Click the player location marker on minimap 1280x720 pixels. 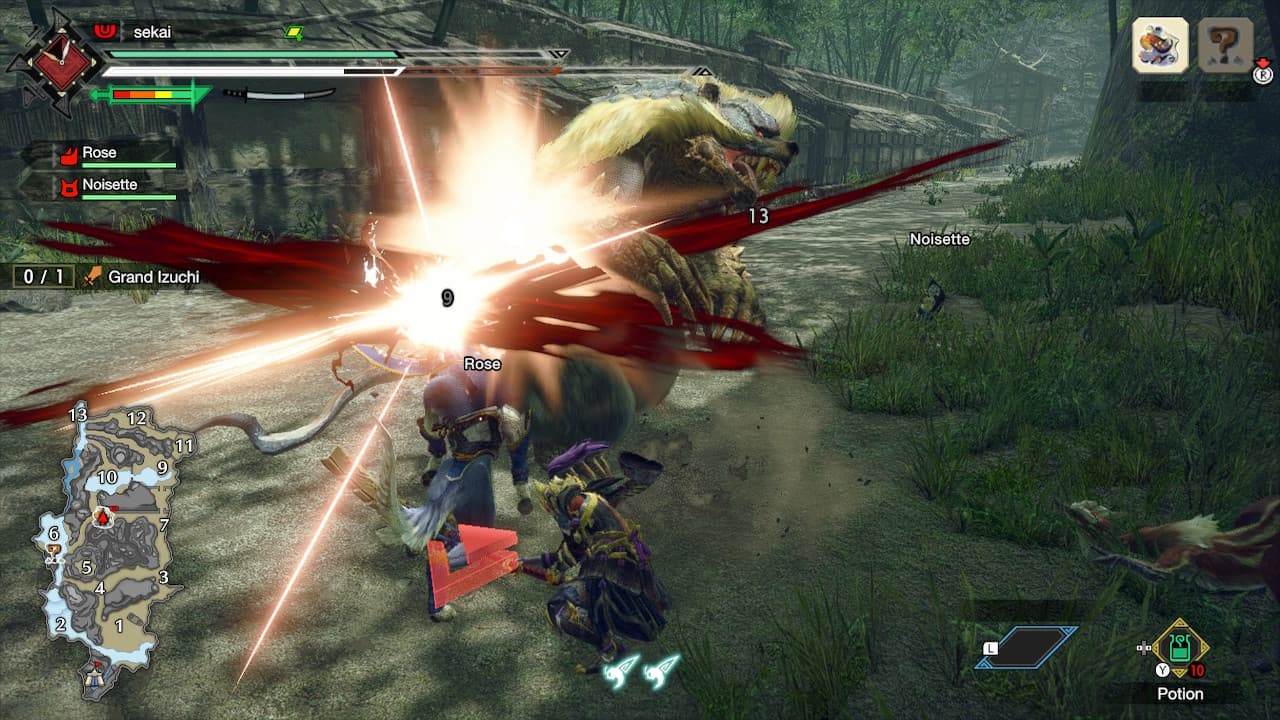[102, 516]
